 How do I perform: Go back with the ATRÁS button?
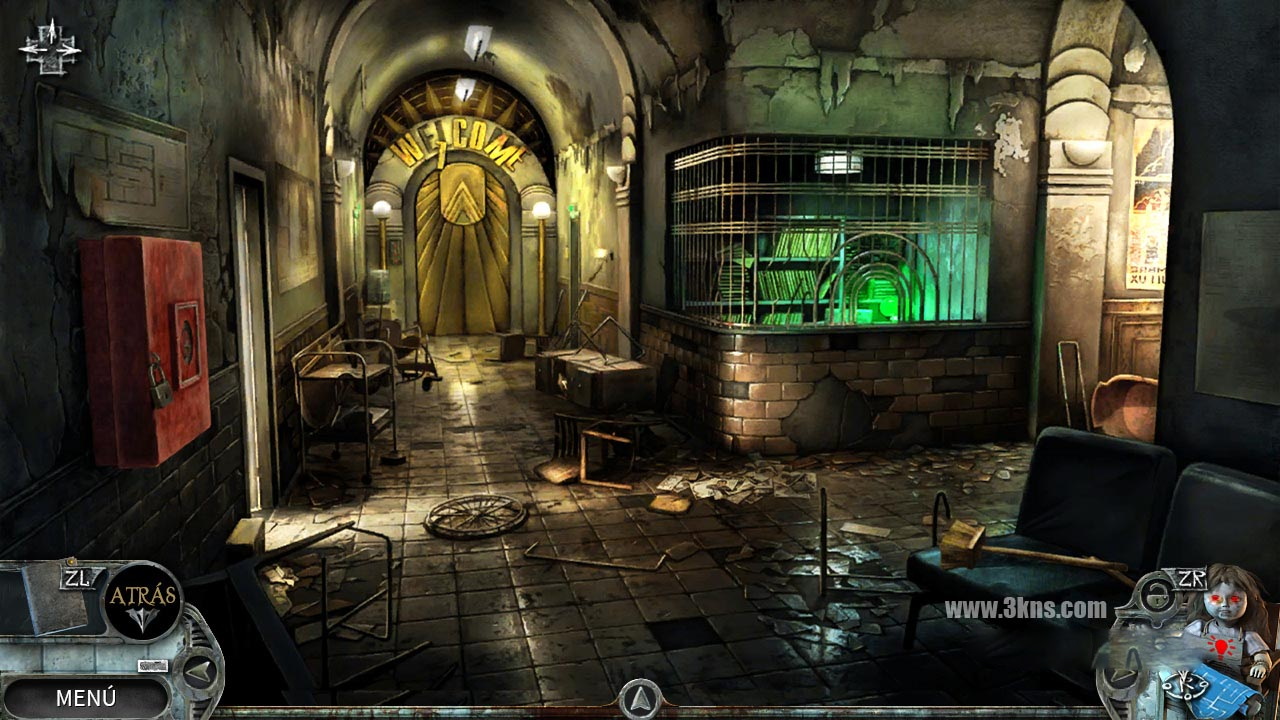click(x=143, y=598)
